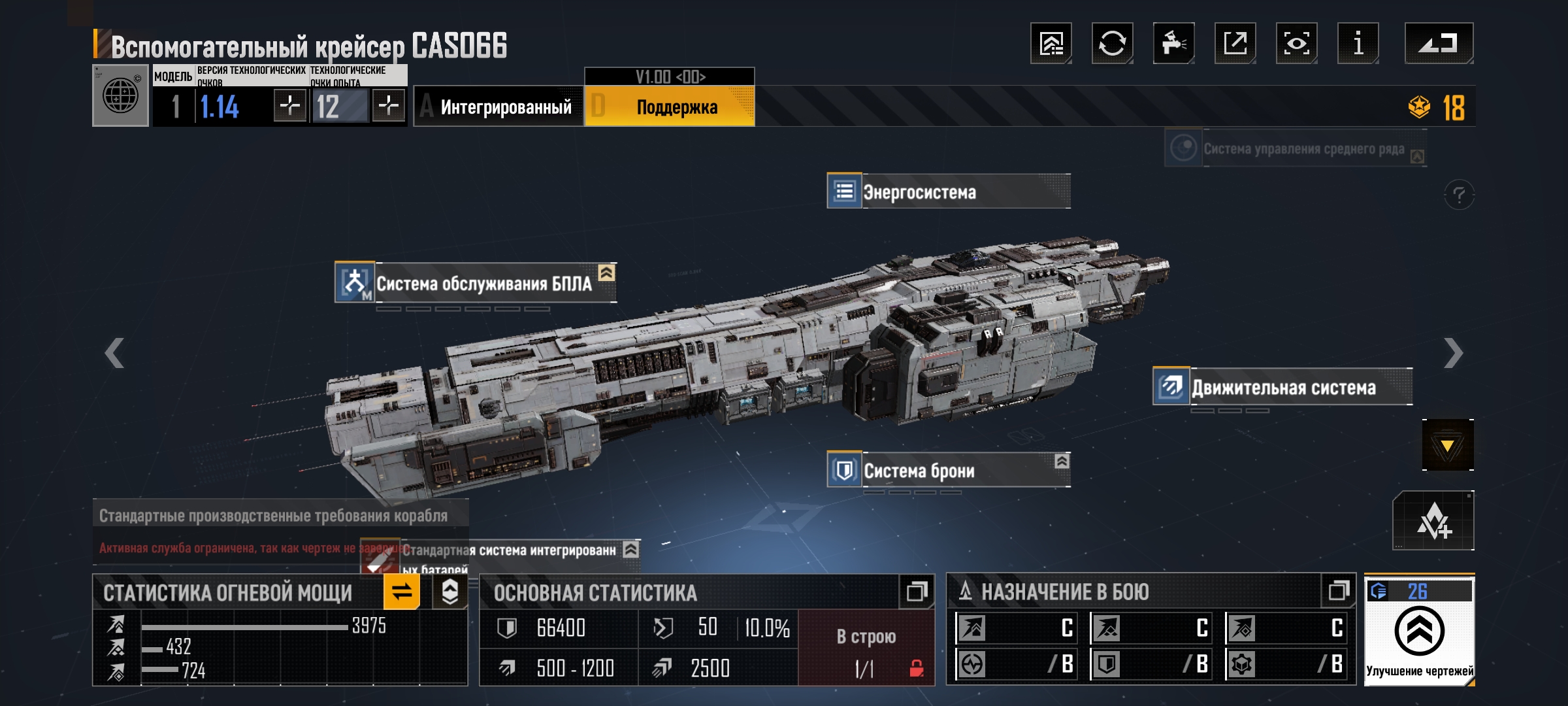Click the yellow triangle dropdown button

[1447, 445]
